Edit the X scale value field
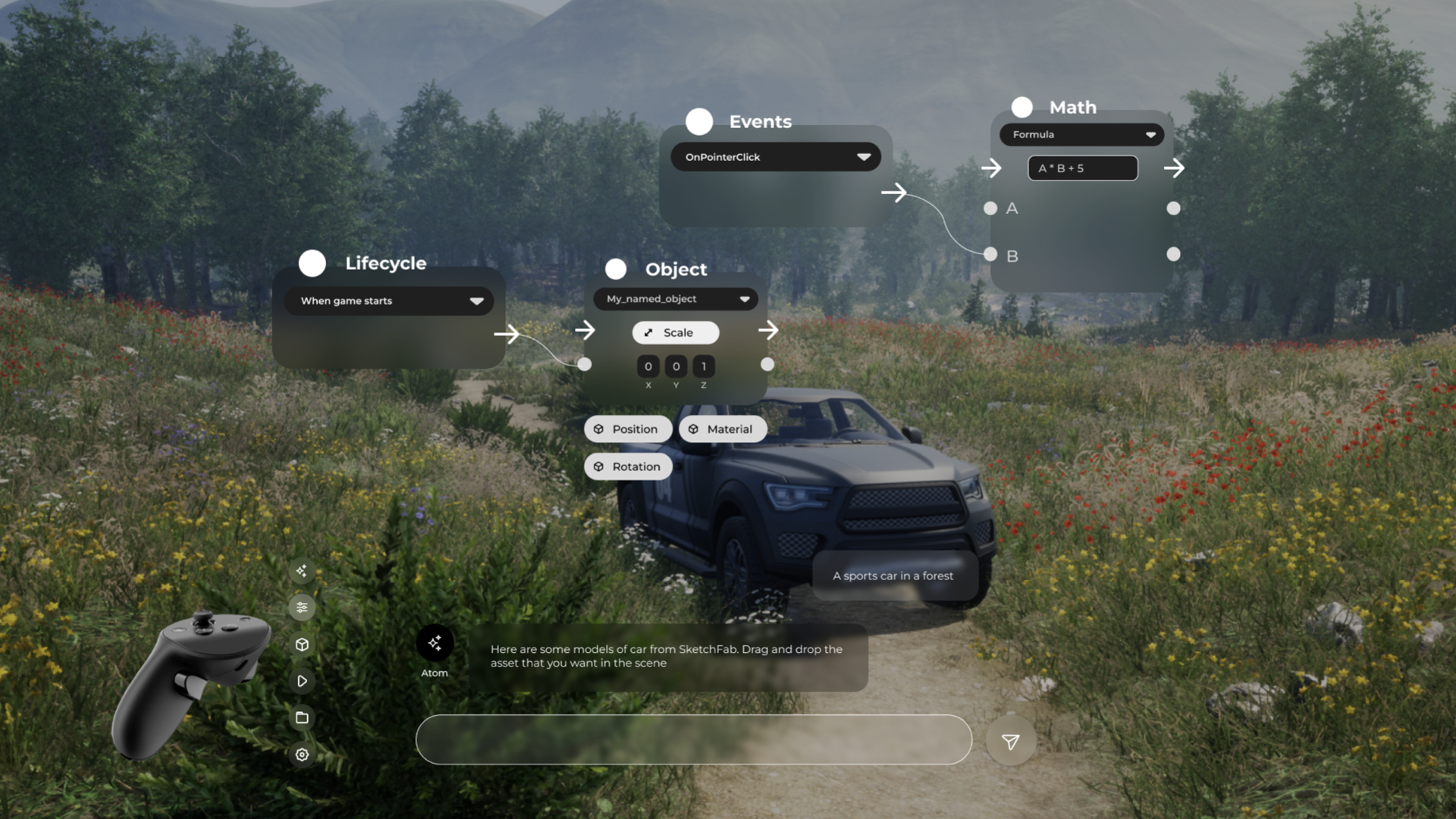This screenshot has width=1456, height=819. point(648,367)
